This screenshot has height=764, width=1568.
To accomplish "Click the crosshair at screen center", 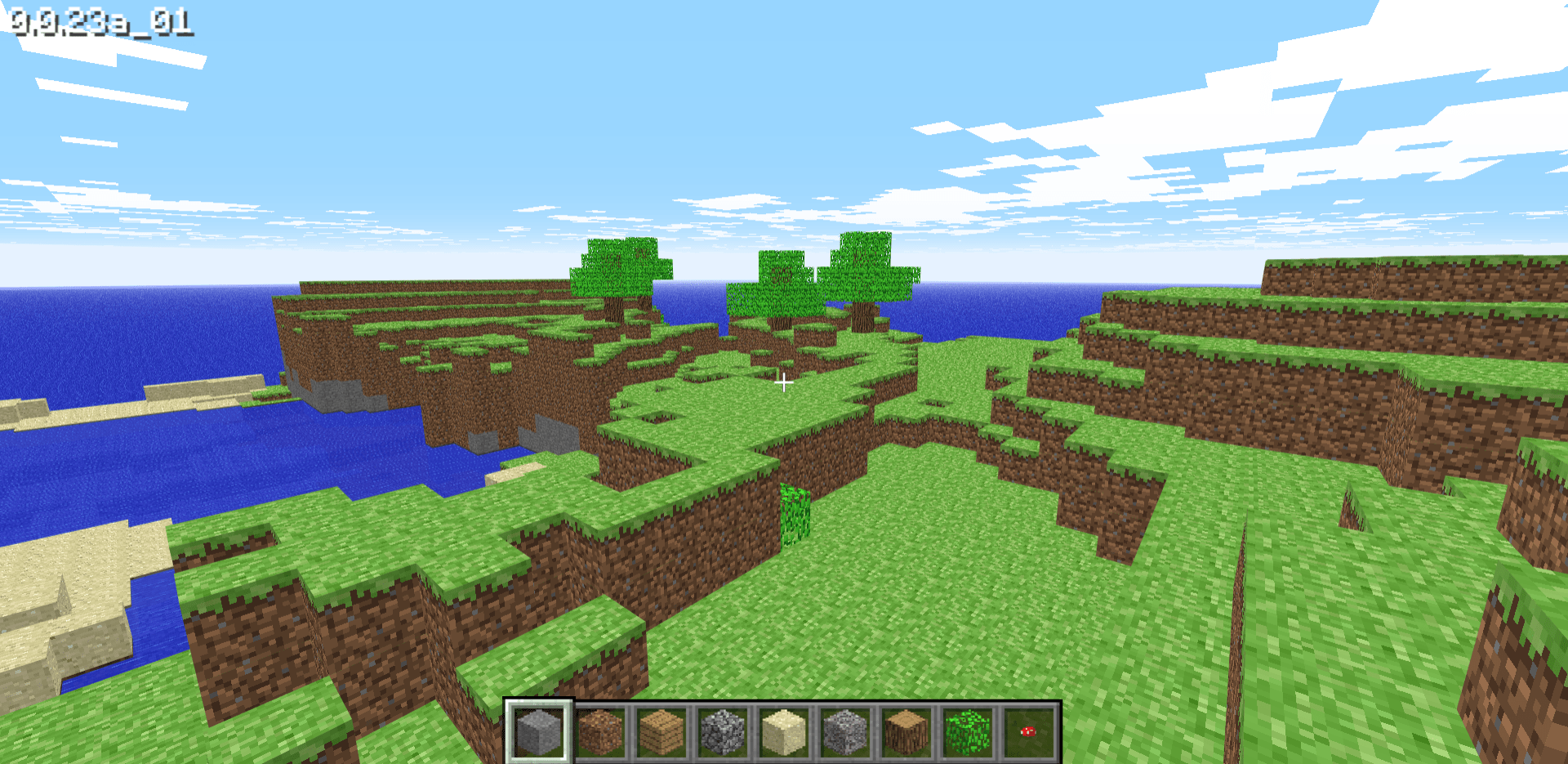I will tap(784, 381).
